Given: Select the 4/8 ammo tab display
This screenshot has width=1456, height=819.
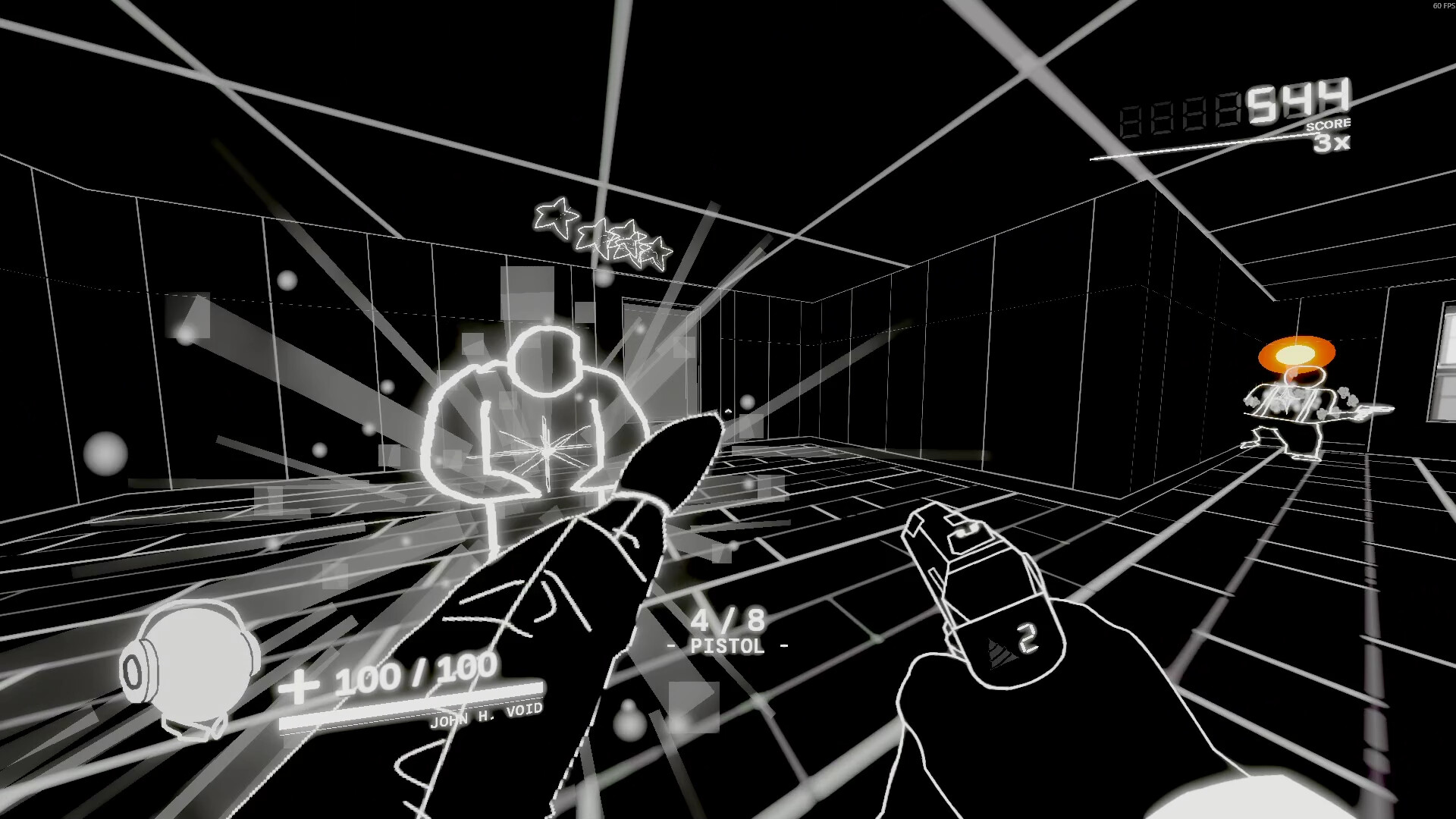Looking at the screenshot, I should coord(728,620).
